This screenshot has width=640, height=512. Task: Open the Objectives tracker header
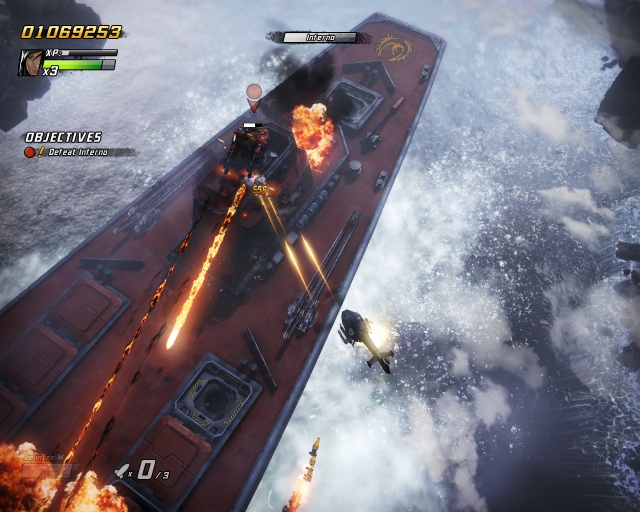click(64, 137)
